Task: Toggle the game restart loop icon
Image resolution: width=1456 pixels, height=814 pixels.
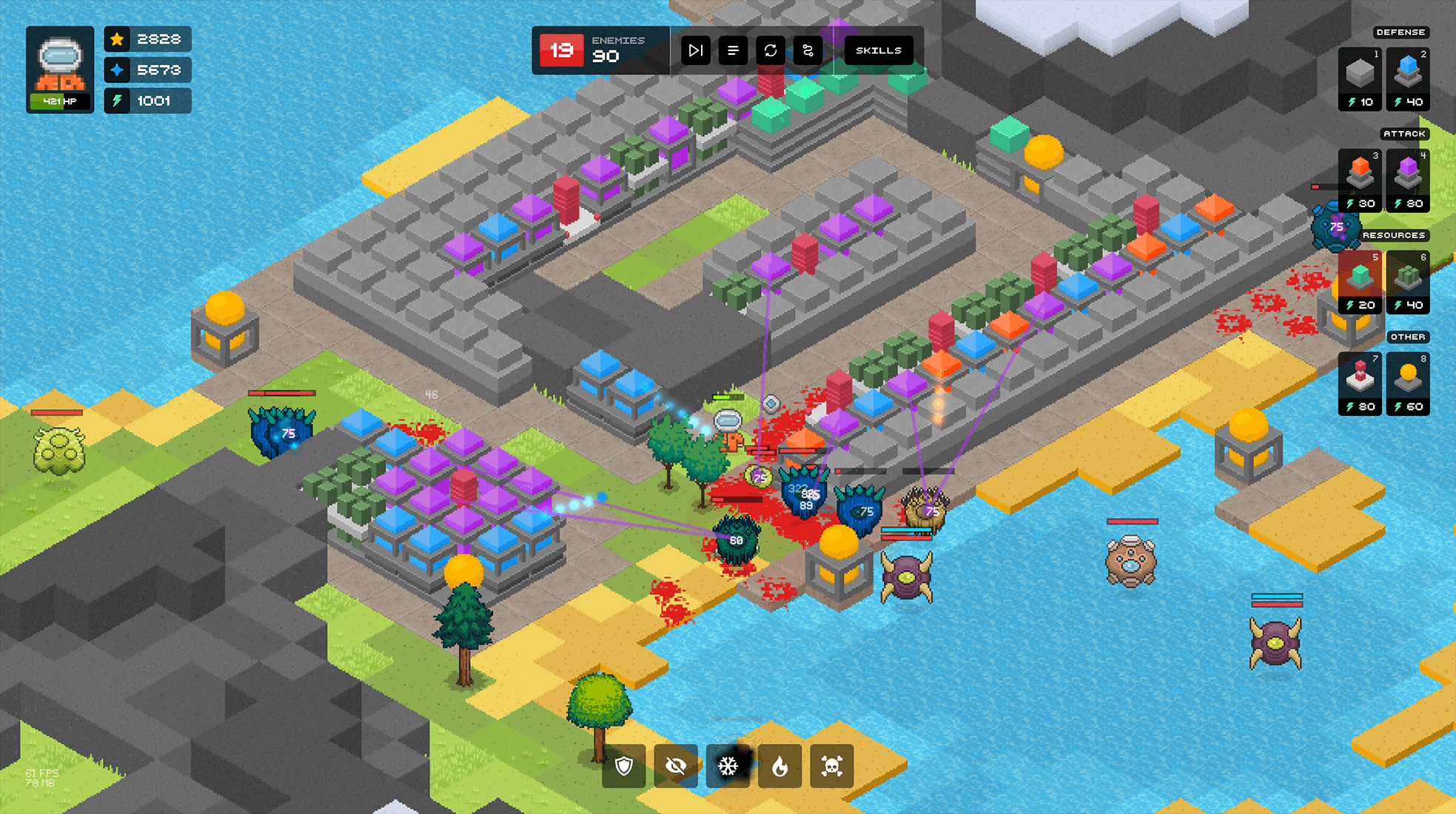Action: [x=771, y=50]
